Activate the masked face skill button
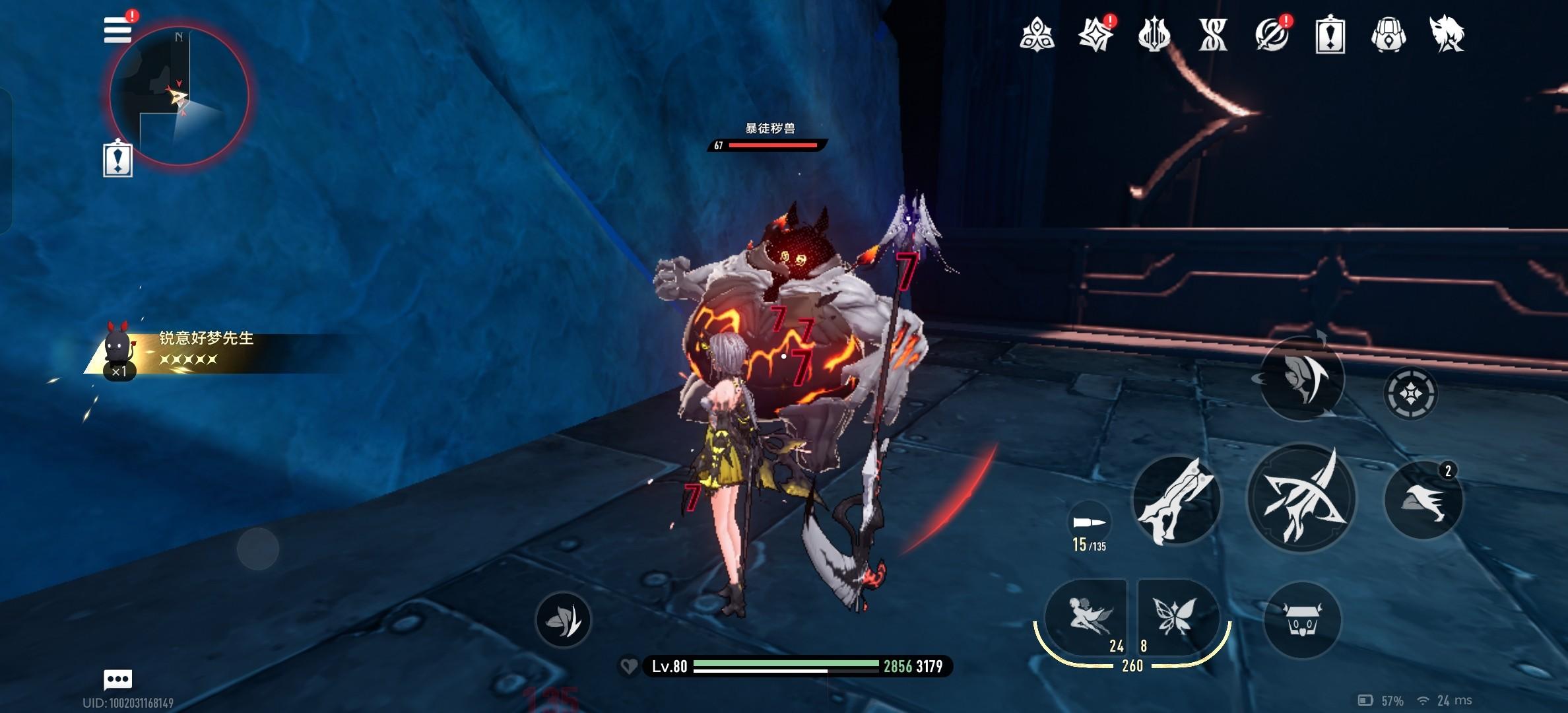Viewport: 1568px width, 713px height. (x=1301, y=378)
